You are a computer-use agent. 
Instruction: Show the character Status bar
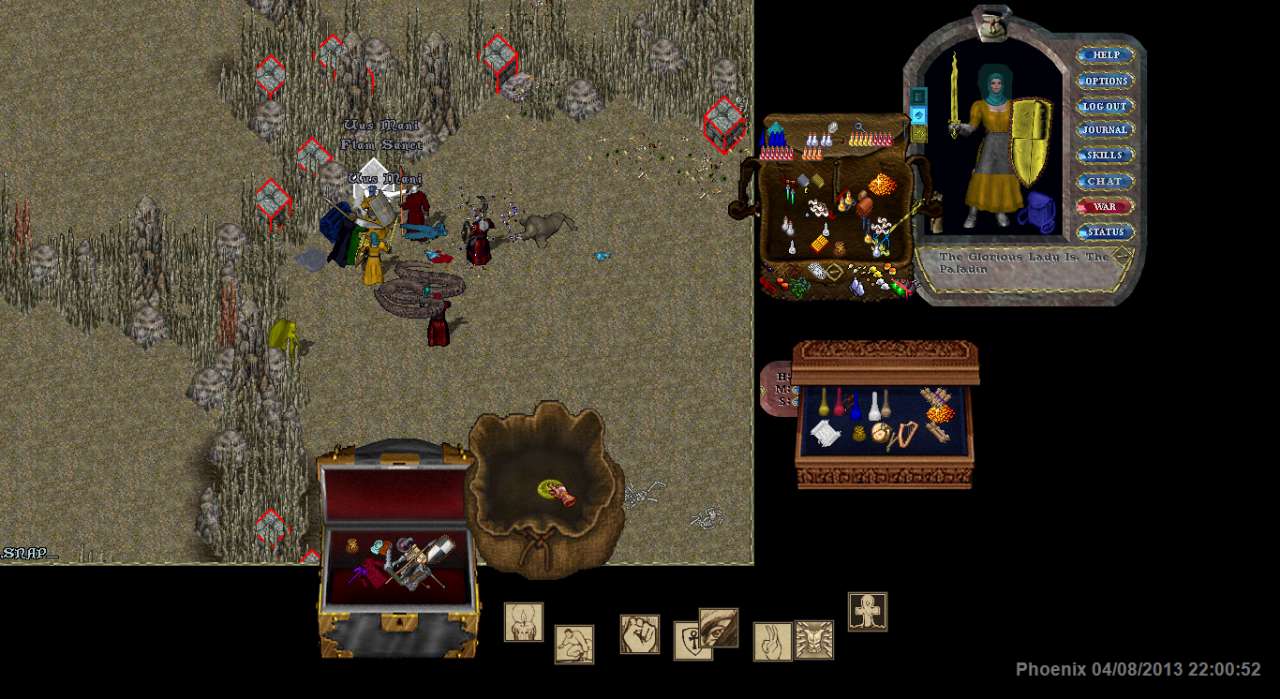(1105, 232)
